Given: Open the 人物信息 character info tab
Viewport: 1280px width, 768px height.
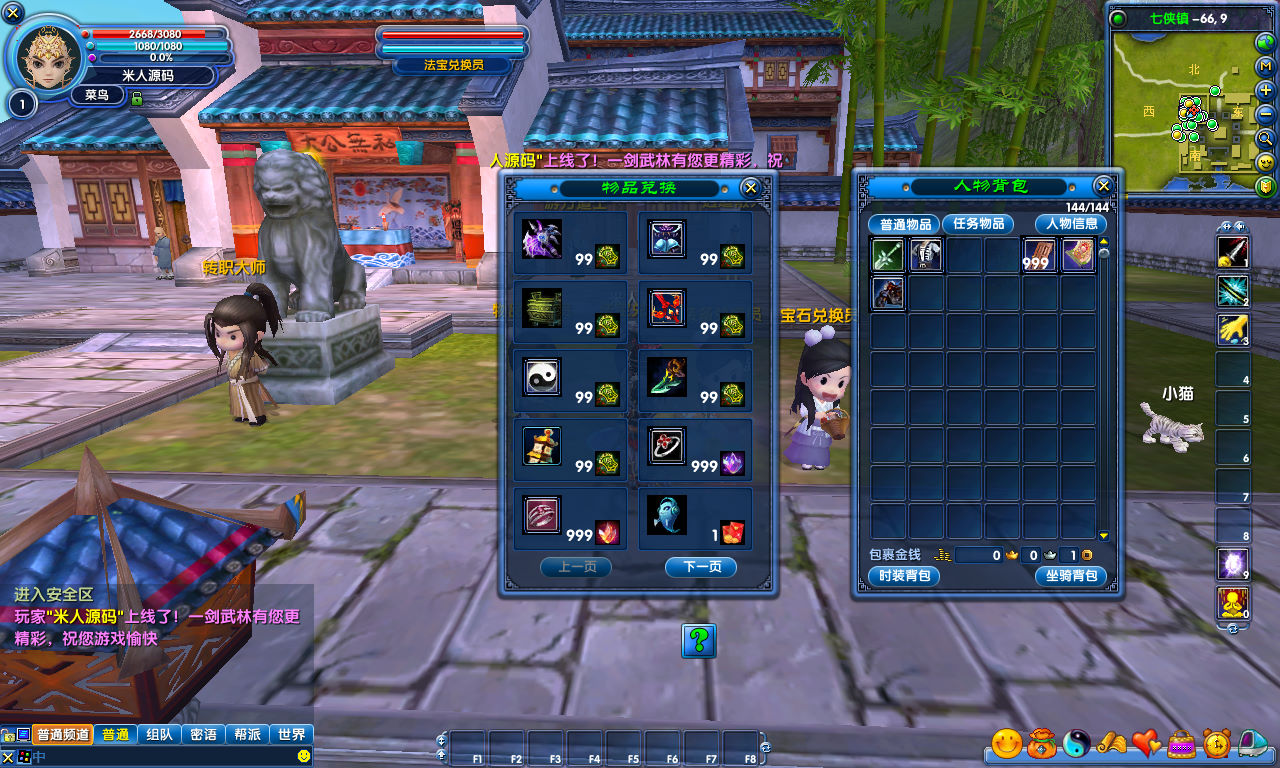Looking at the screenshot, I should pyautogui.click(x=1071, y=224).
